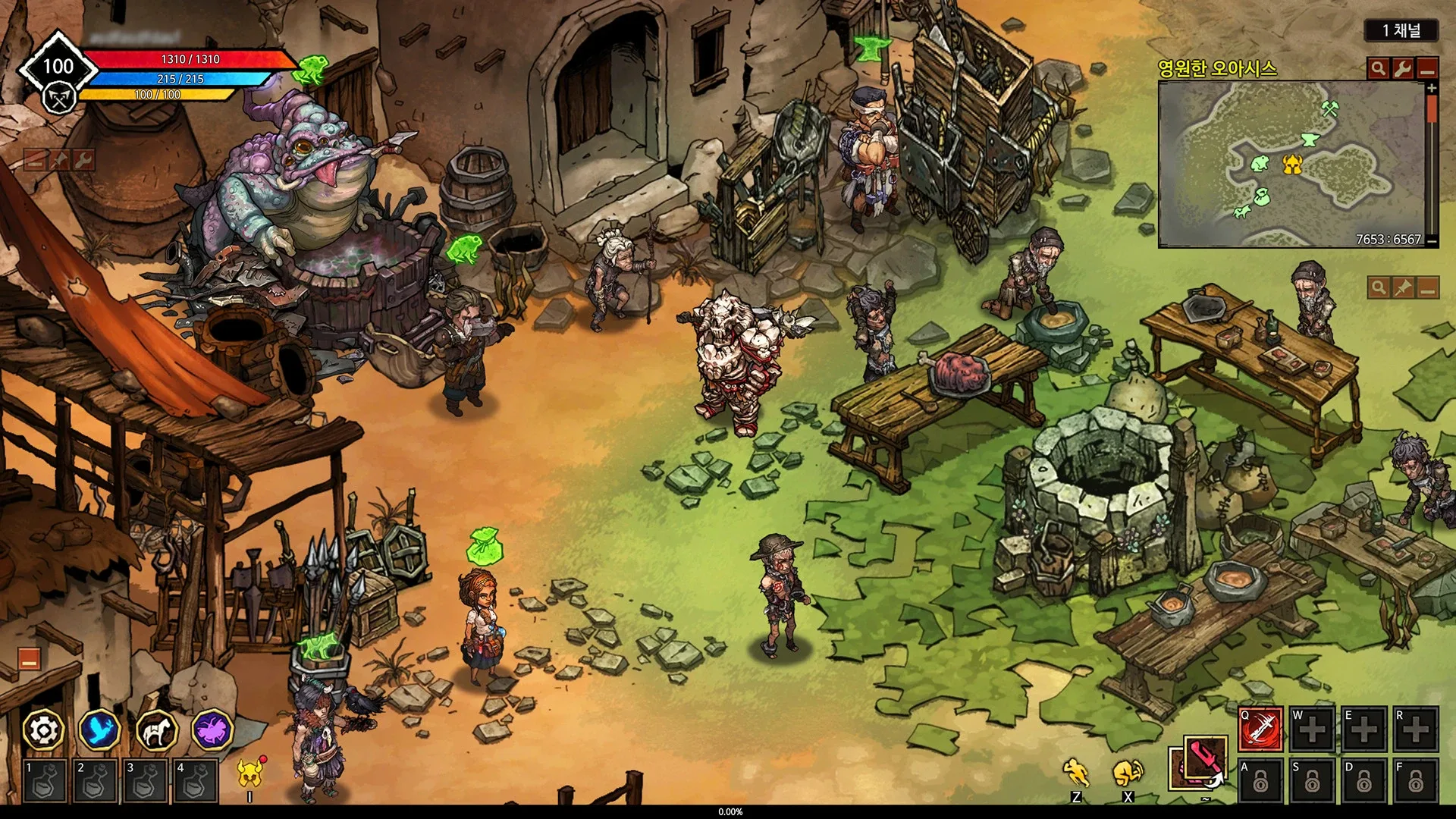Select the blue bird icon
1456x819 pixels.
[100, 730]
